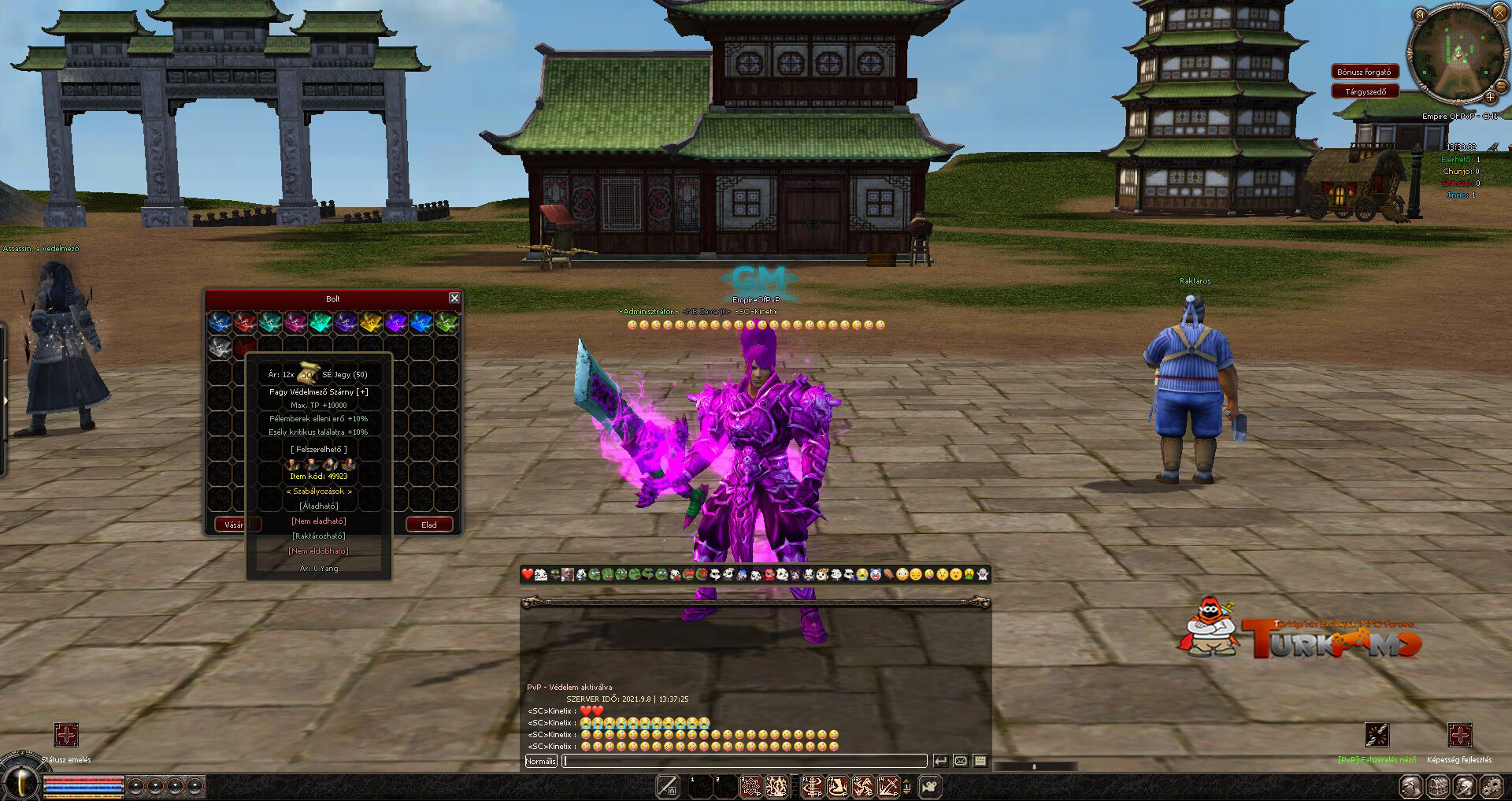
Task: Click into the chat text input
Action: click(744, 761)
